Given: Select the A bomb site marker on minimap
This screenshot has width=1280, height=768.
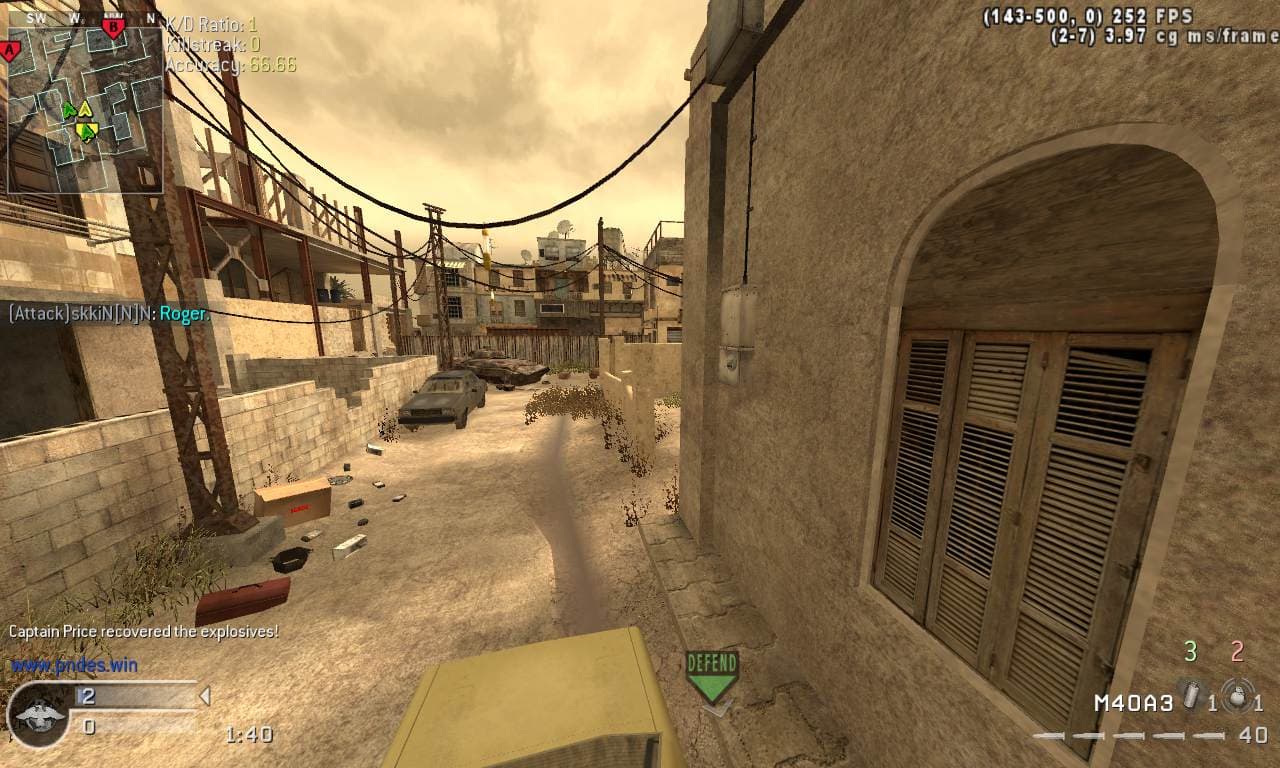Looking at the screenshot, I should pos(11,51).
